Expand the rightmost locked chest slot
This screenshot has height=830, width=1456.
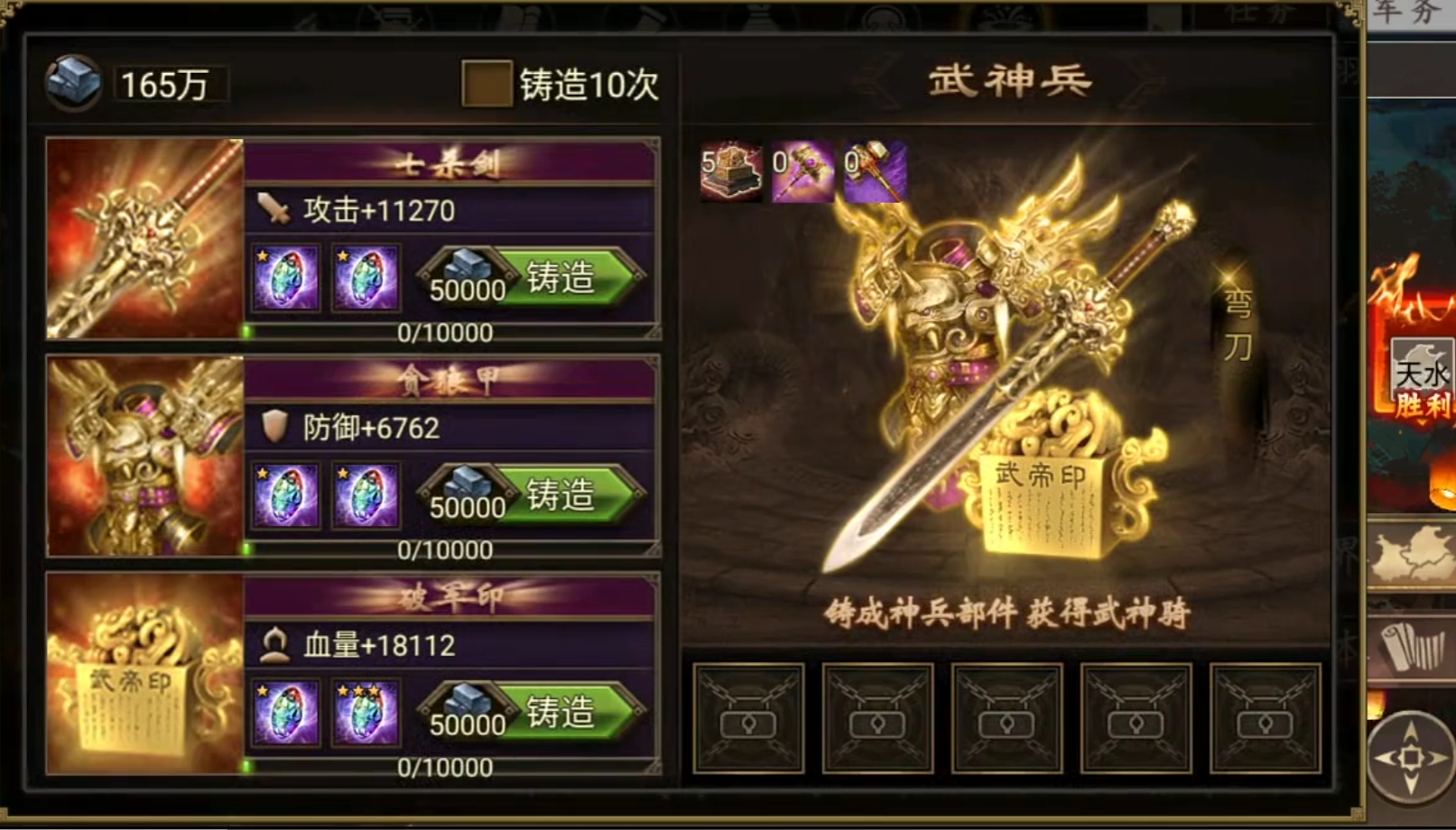(1266, 715)
